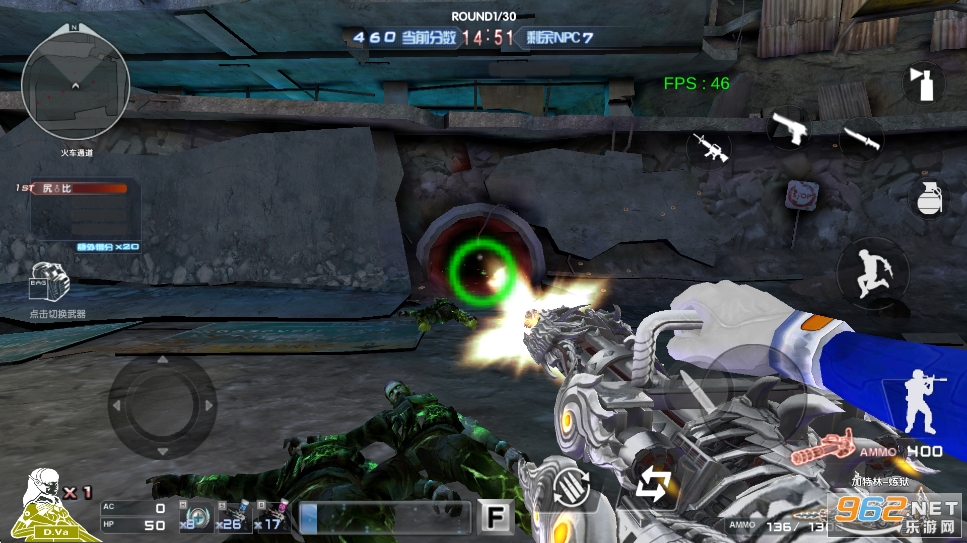Select the grenade icon

pyautogui.click(x=928, y=197)
